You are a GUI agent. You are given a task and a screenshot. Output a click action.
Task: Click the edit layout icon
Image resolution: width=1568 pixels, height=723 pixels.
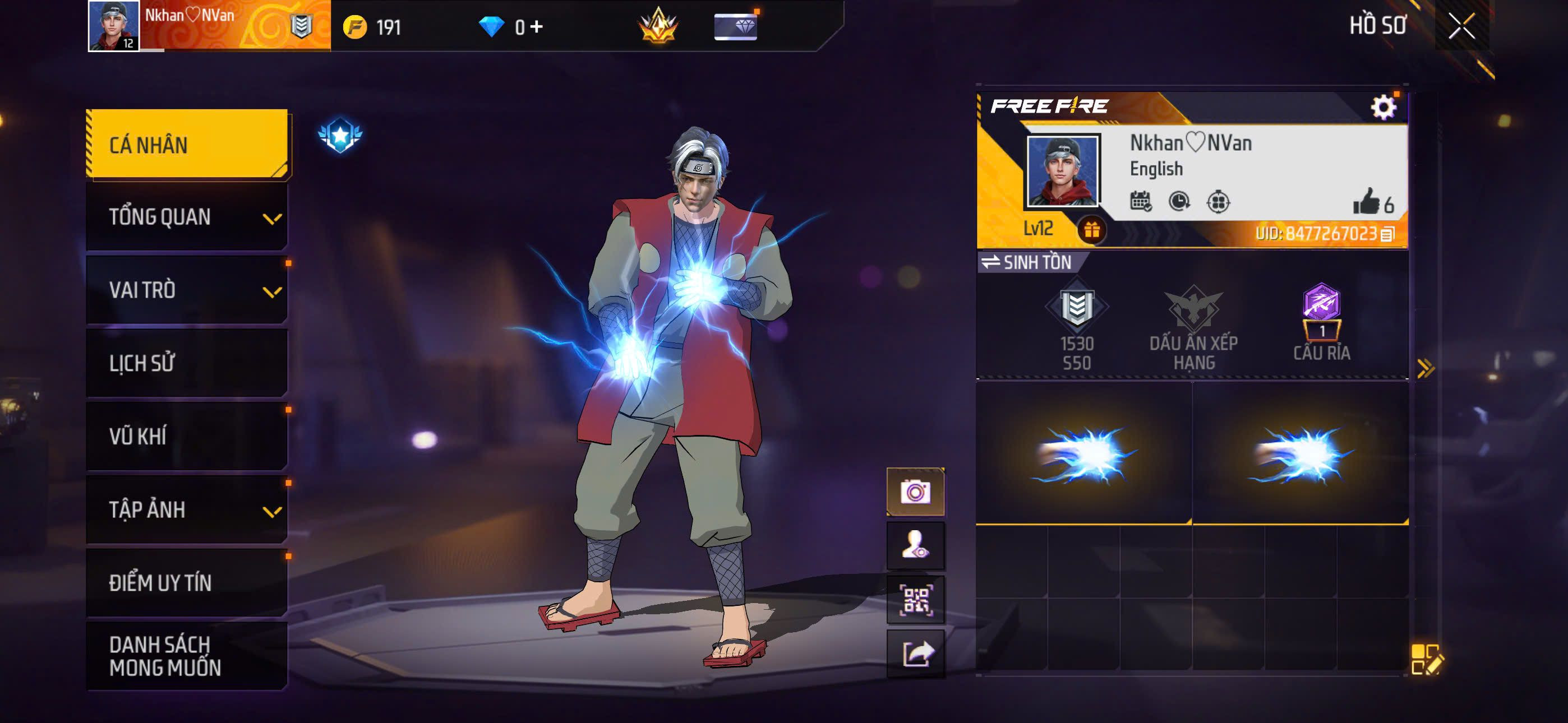click(1426, 659)
